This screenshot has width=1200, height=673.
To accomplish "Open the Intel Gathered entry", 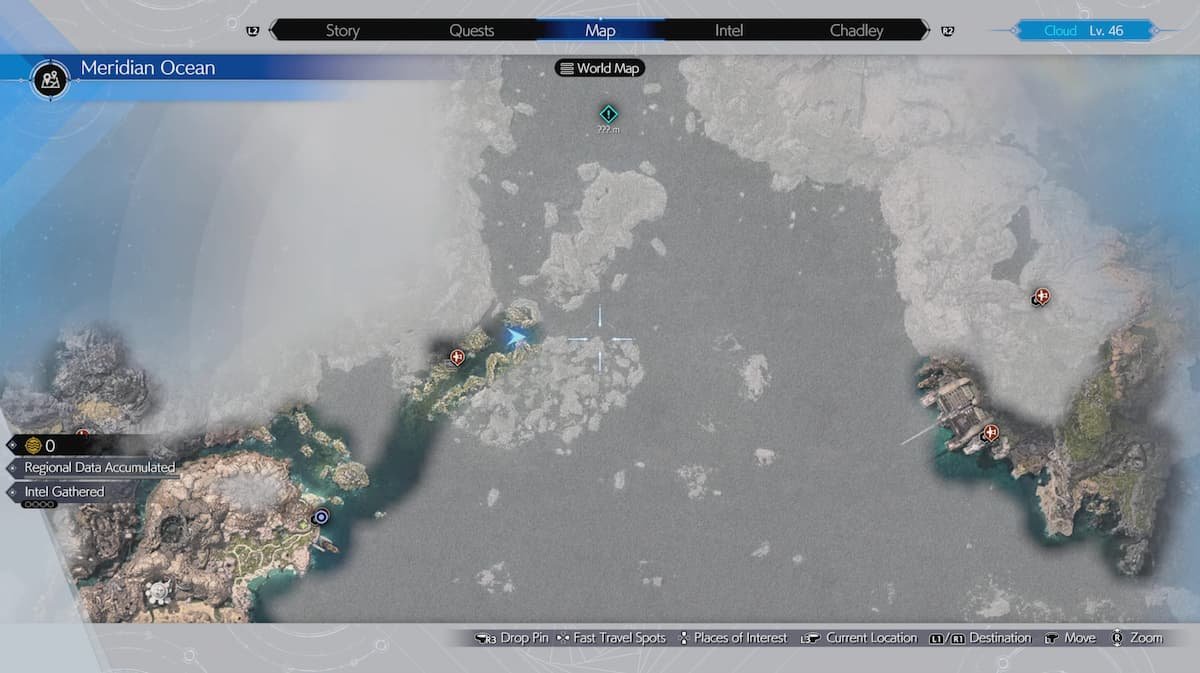I will pos(64,492).
